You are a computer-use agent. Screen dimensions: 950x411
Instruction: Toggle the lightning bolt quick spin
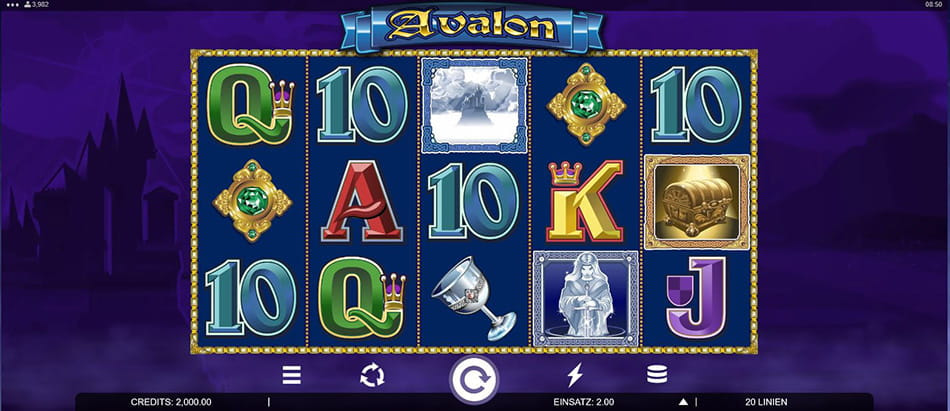pos(574,376)
